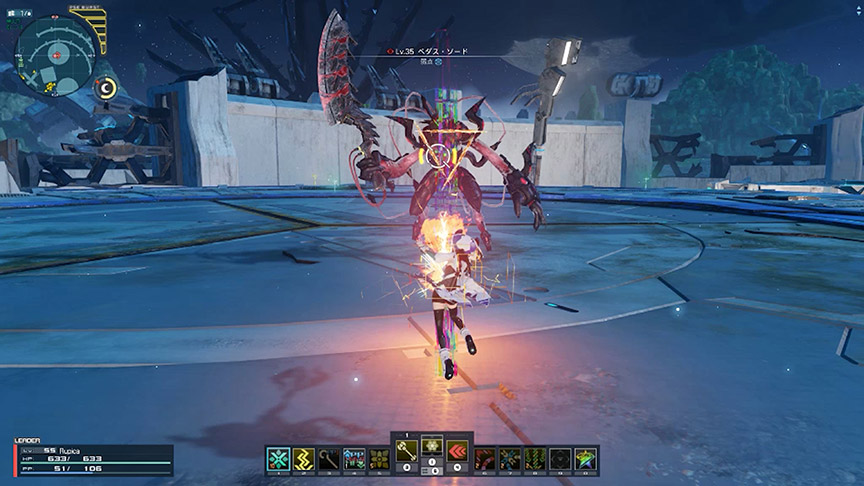The image size is (864, 486).
Task: Trigger the yellow flower emblem skill
Action: coord(380,458)
